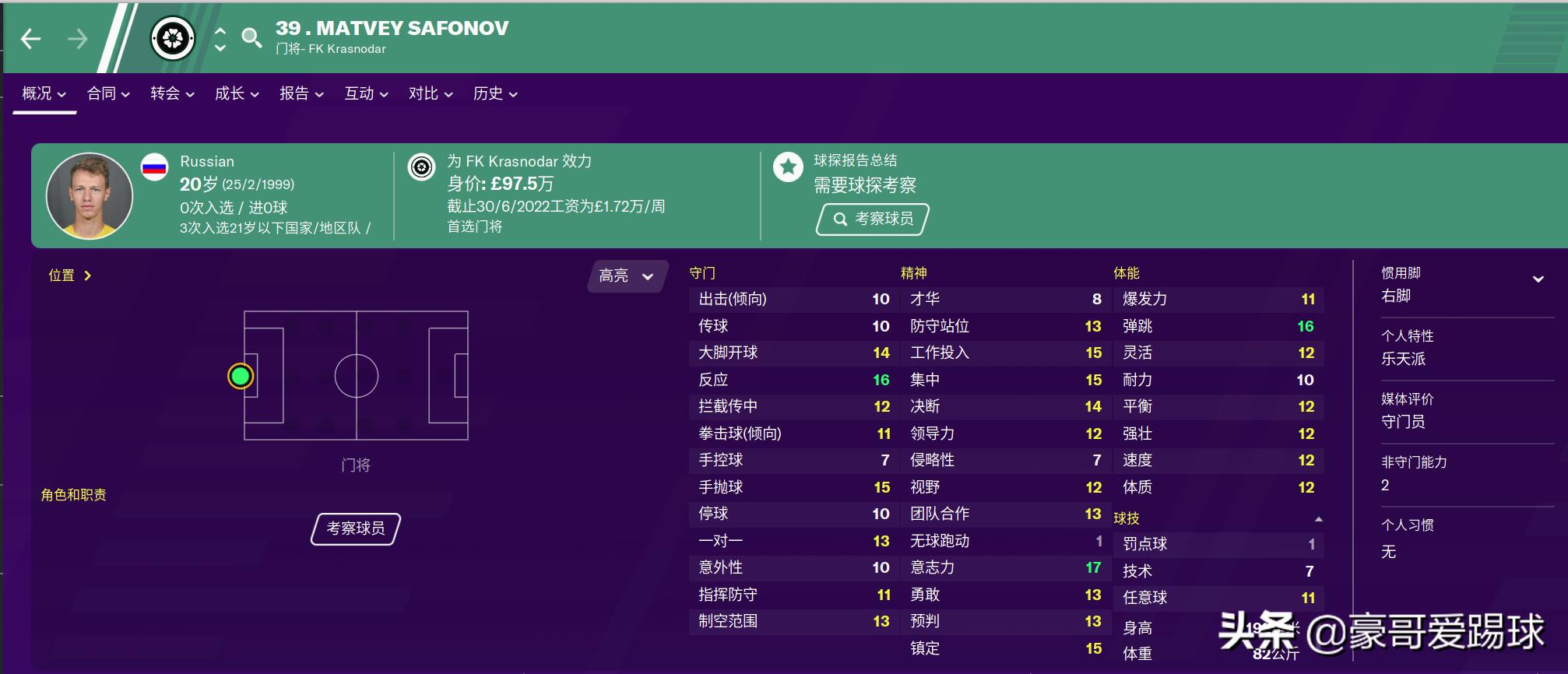
Task: Click the FK Krasnodar club badge in header
Action: pyautogui.click(x=174, y=37)
